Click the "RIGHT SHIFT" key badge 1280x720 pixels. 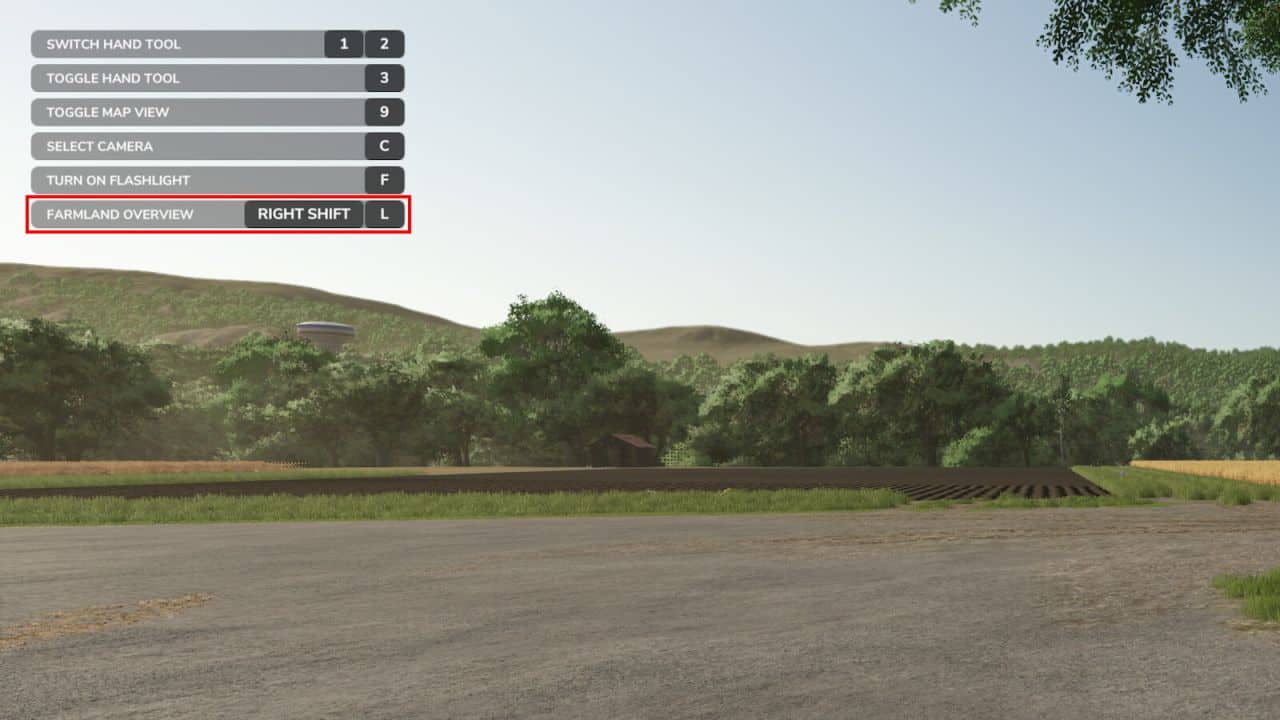point(304,214)
